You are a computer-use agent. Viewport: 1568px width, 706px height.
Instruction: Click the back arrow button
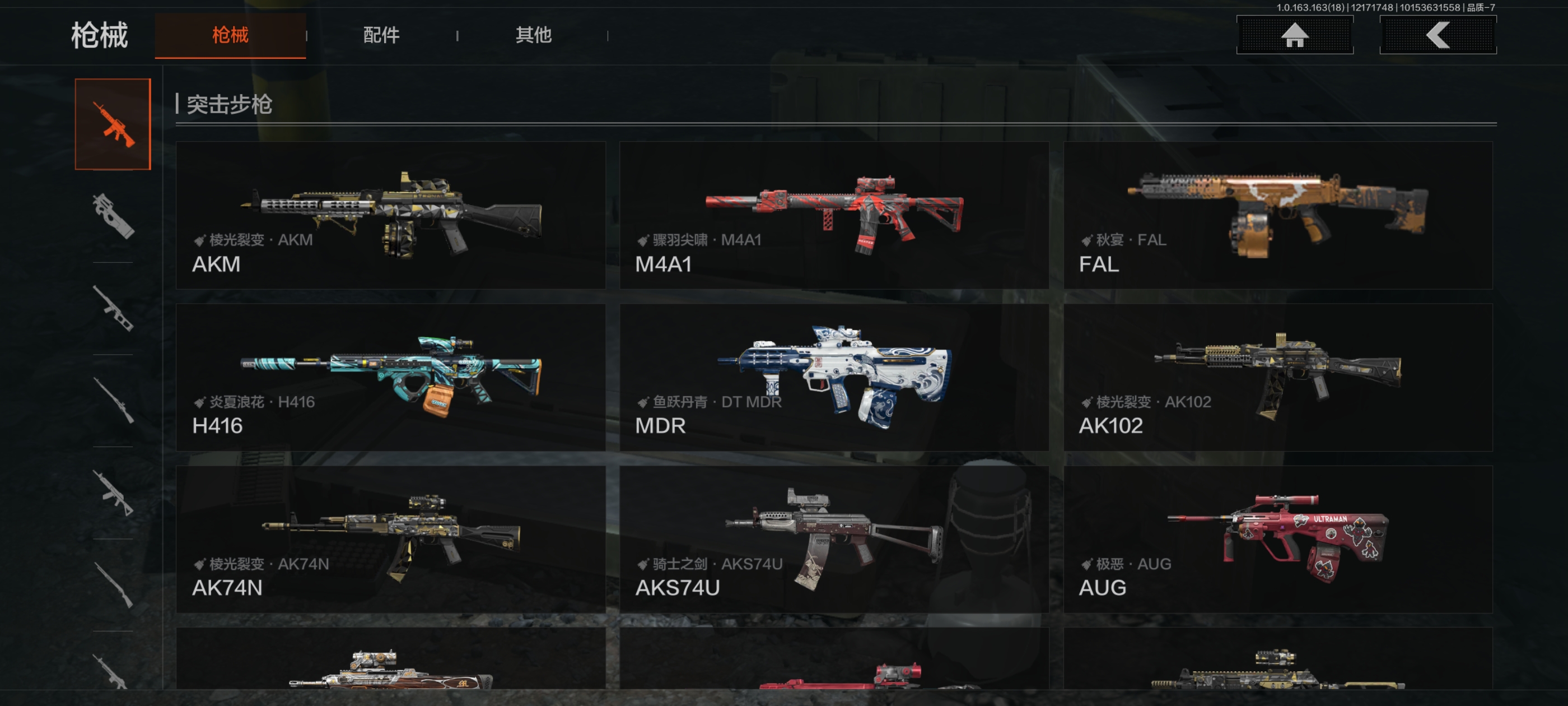pyautogui.click(x=1437, y=35)
